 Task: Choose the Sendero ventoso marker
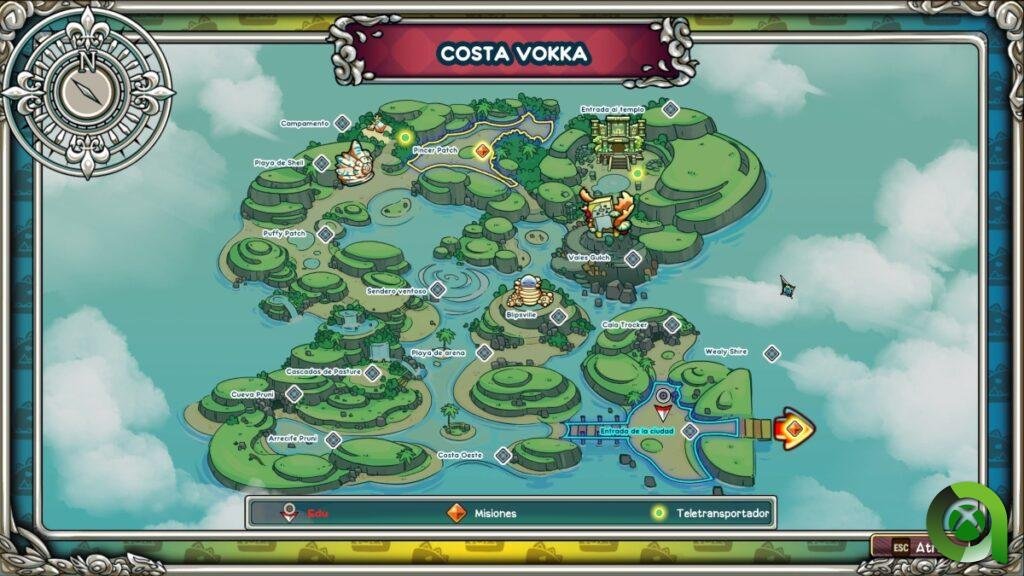[437, 290]
